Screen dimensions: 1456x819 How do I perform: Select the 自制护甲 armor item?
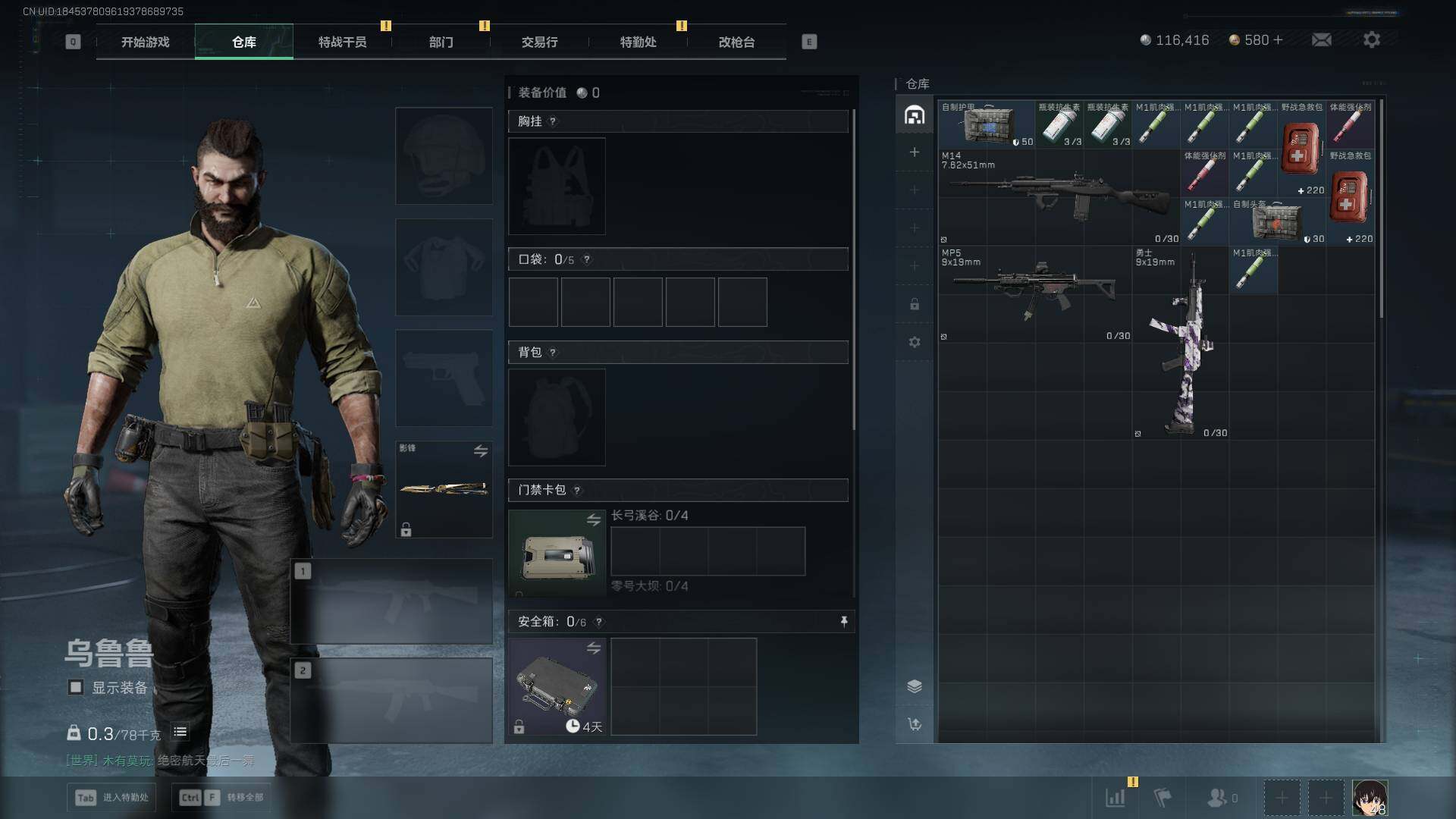(x=987, y=124)
